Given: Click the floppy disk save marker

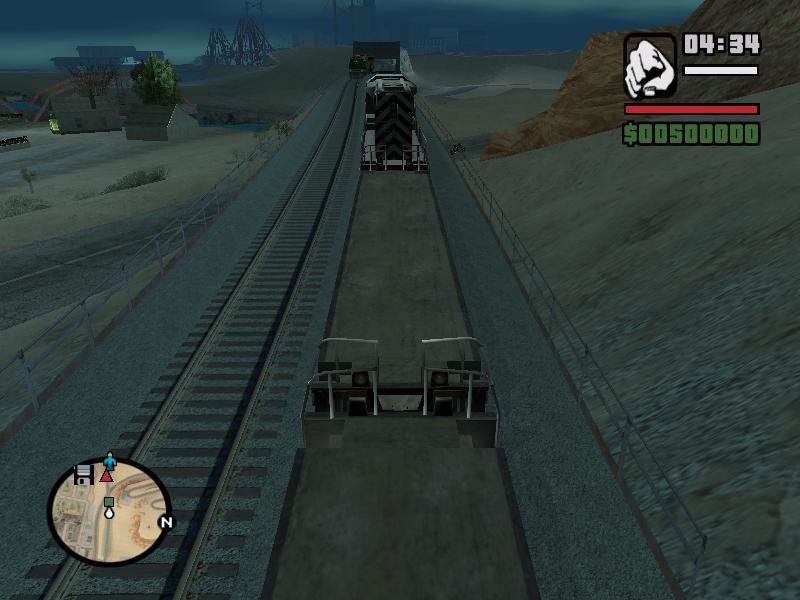Looking at the screenshot, I should click(x=84, y=473).
